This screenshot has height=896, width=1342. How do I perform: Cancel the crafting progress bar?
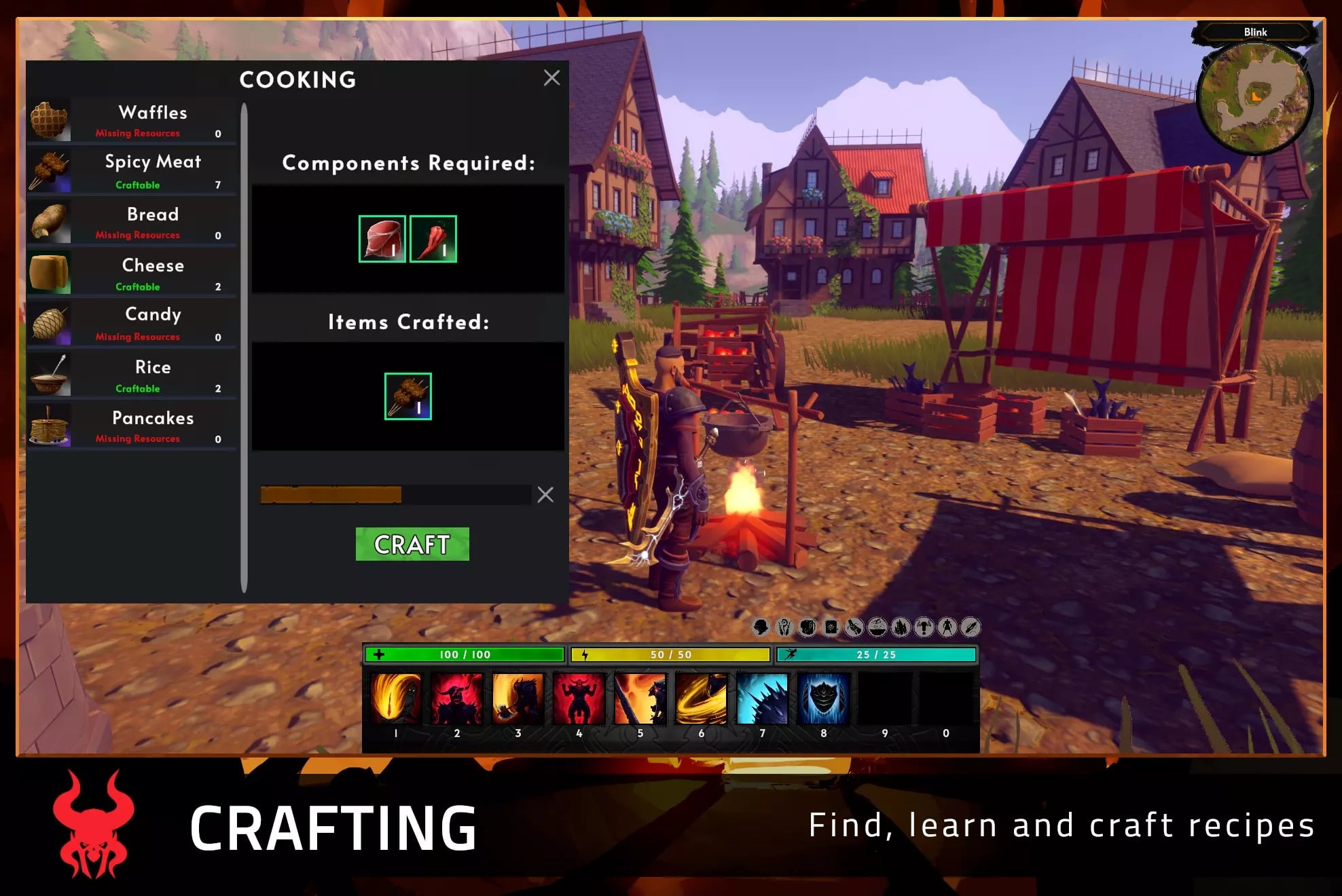(x=545, y=495)
